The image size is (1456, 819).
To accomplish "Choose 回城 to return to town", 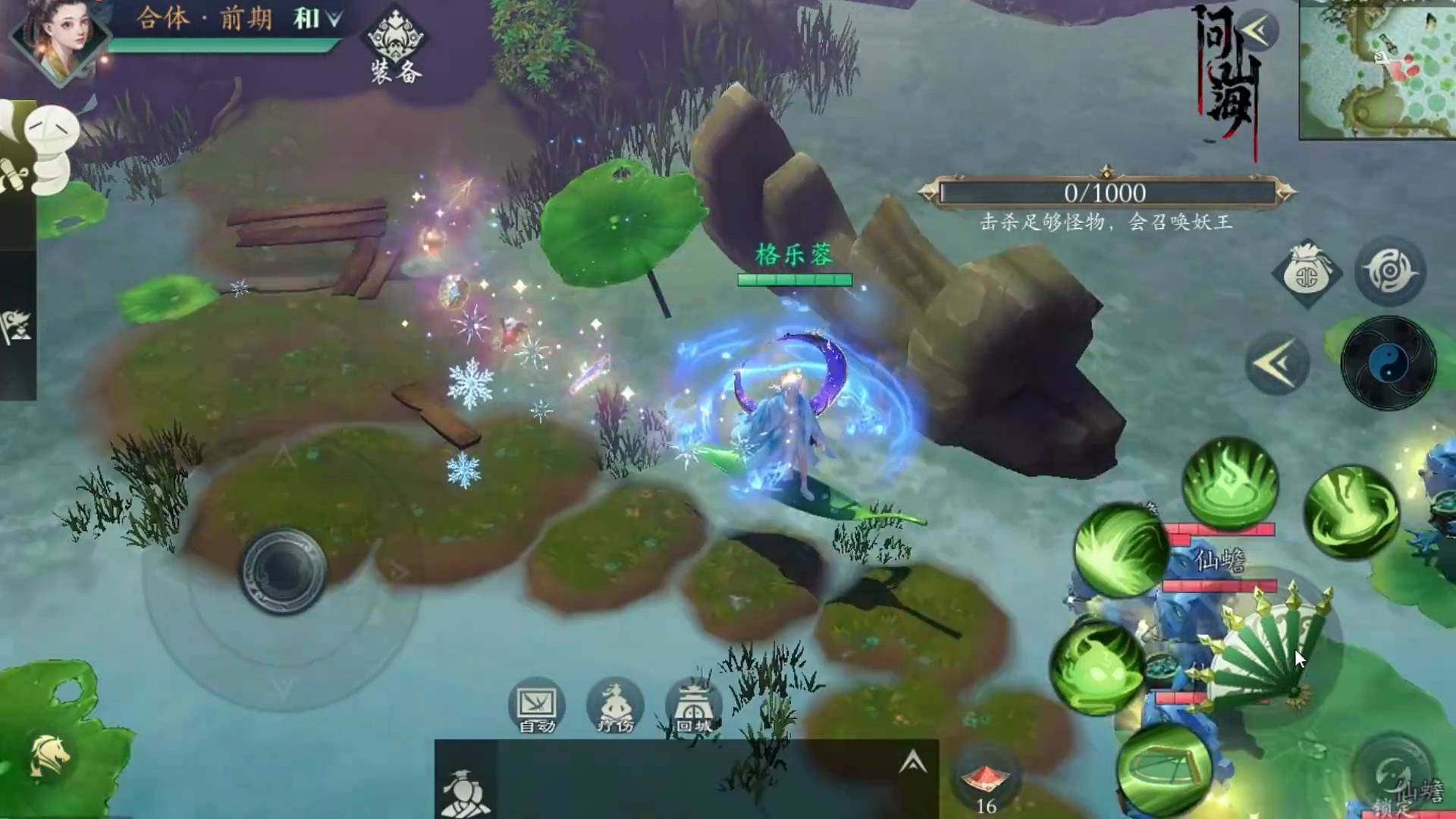I will 693,707.
